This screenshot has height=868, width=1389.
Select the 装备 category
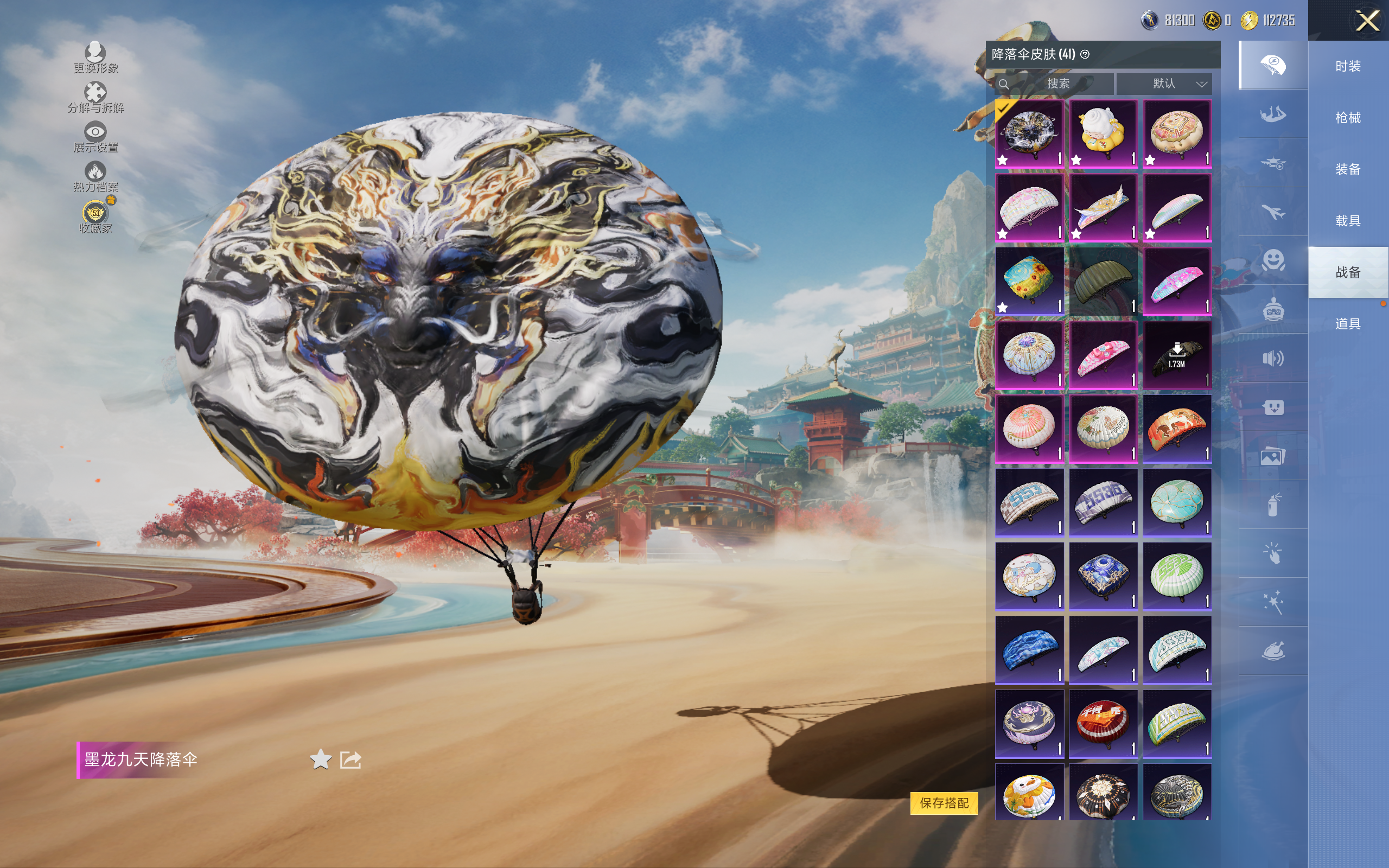tap(1348, 169)
